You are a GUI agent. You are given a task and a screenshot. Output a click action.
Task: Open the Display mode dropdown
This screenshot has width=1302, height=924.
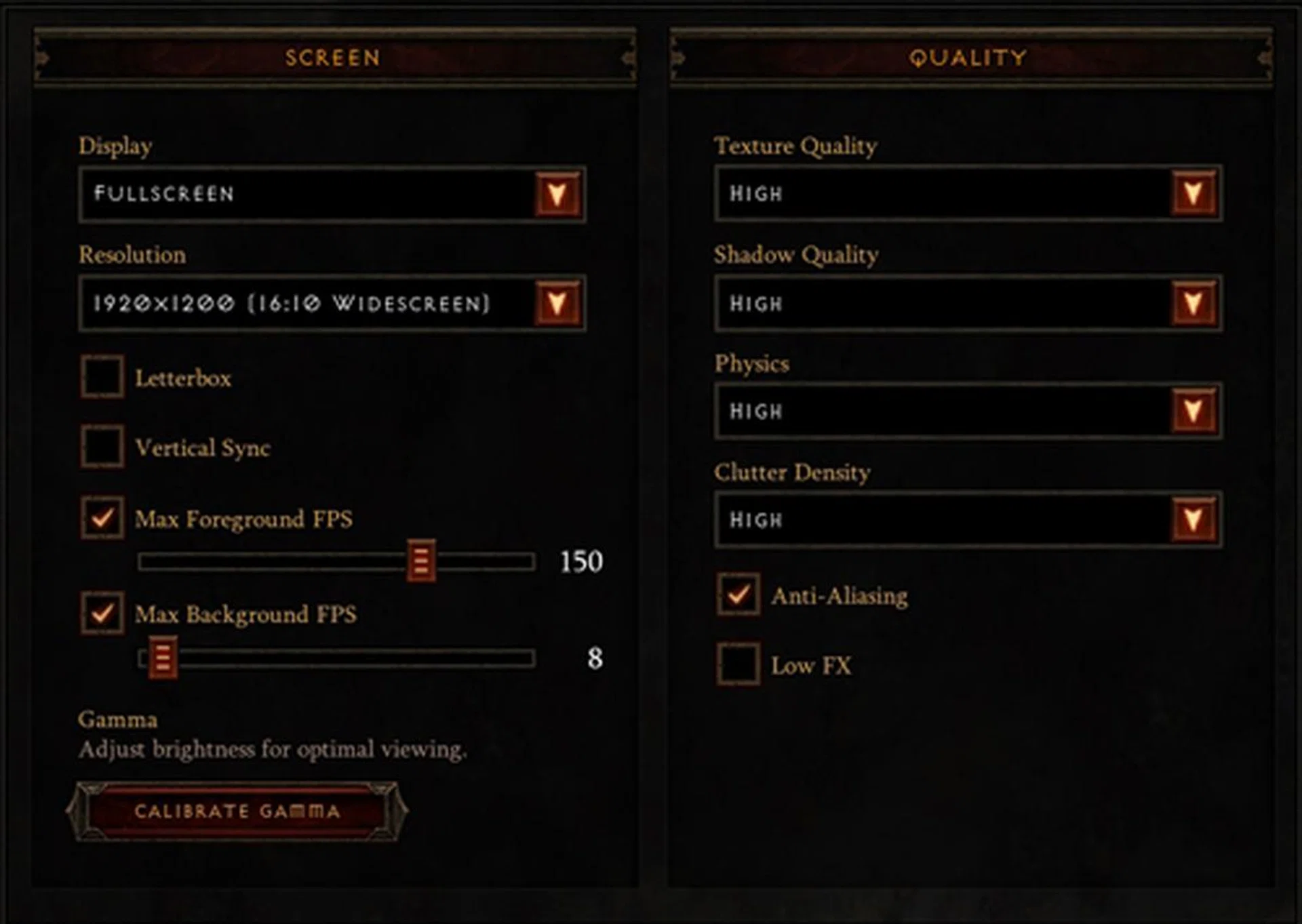(x=557, y=195)
